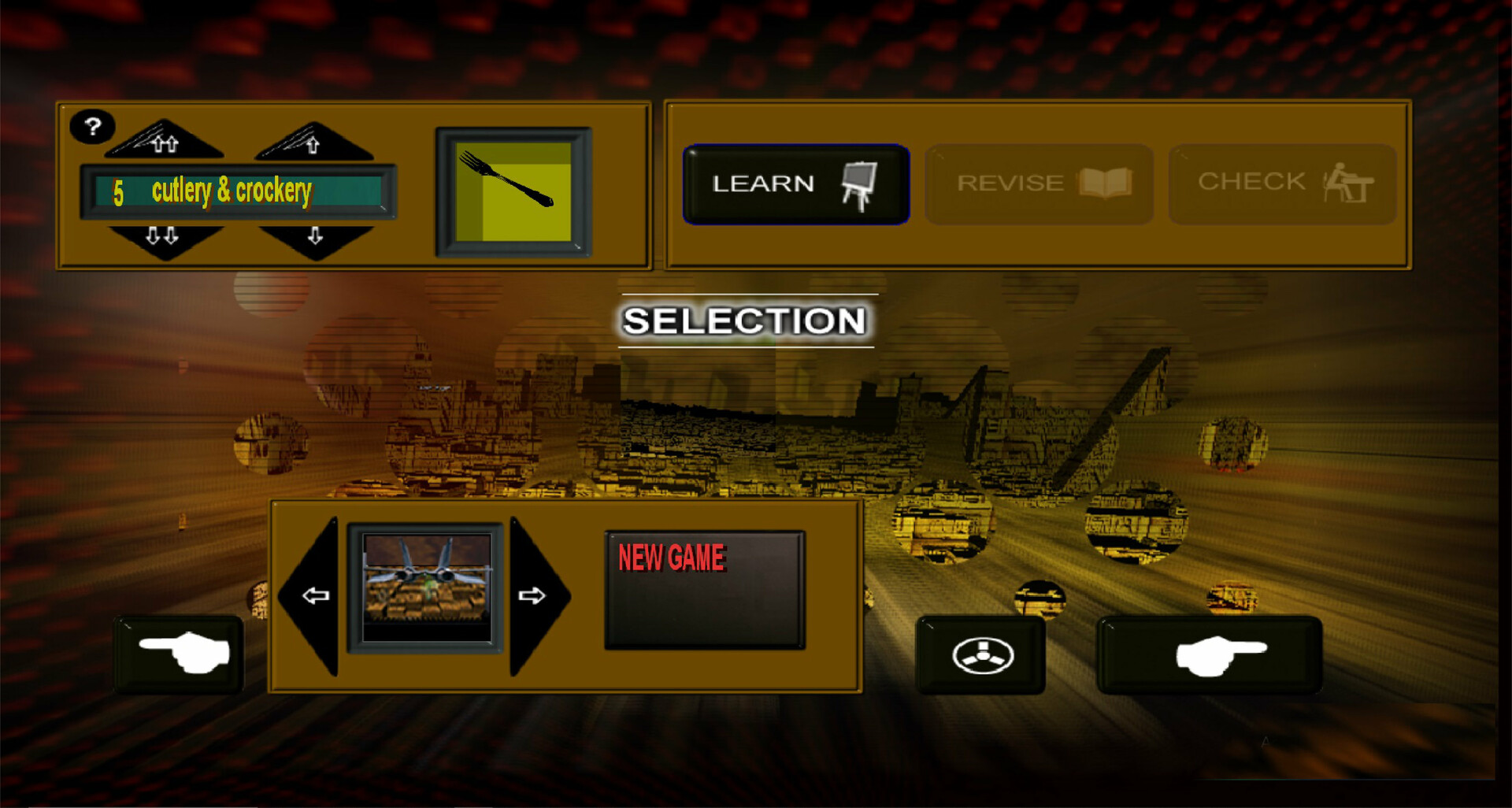Click the double down arrow to skip categories back
This screenshot has height=808, width=1512.
coord(165,236)
